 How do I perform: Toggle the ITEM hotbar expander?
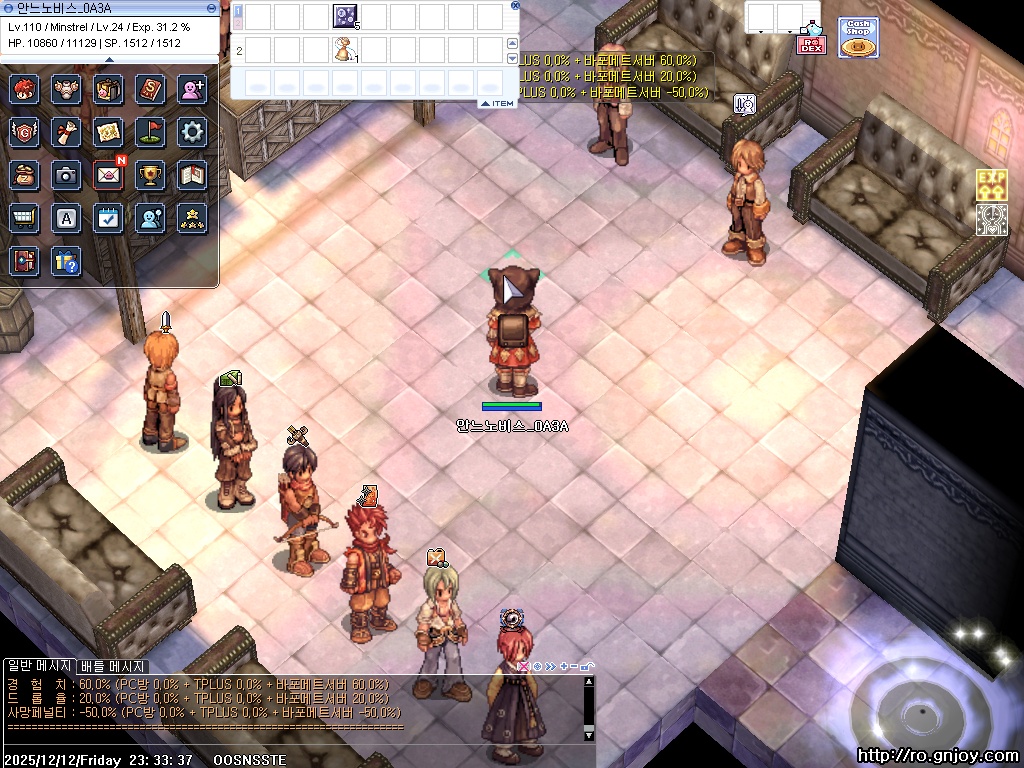point(497,103)
